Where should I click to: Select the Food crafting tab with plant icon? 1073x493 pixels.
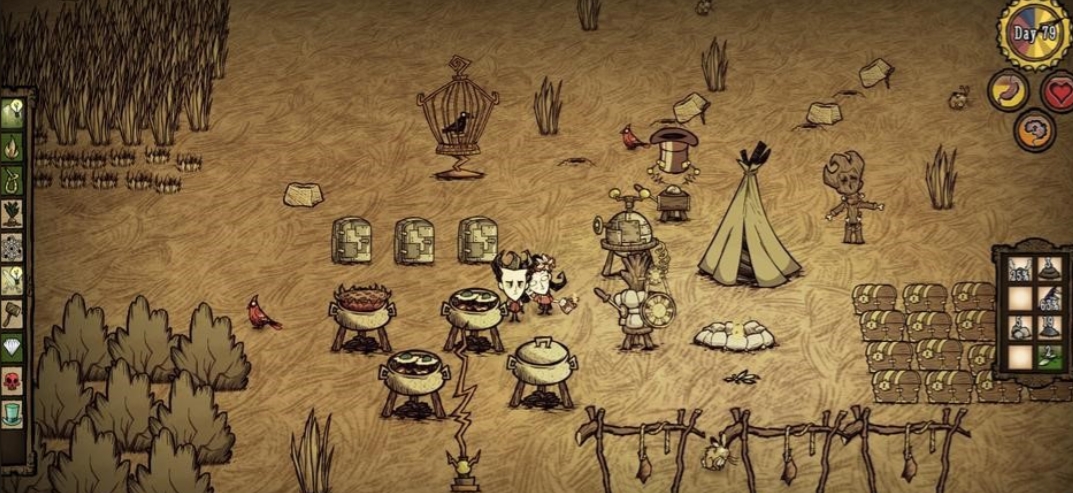pos(13,214)
